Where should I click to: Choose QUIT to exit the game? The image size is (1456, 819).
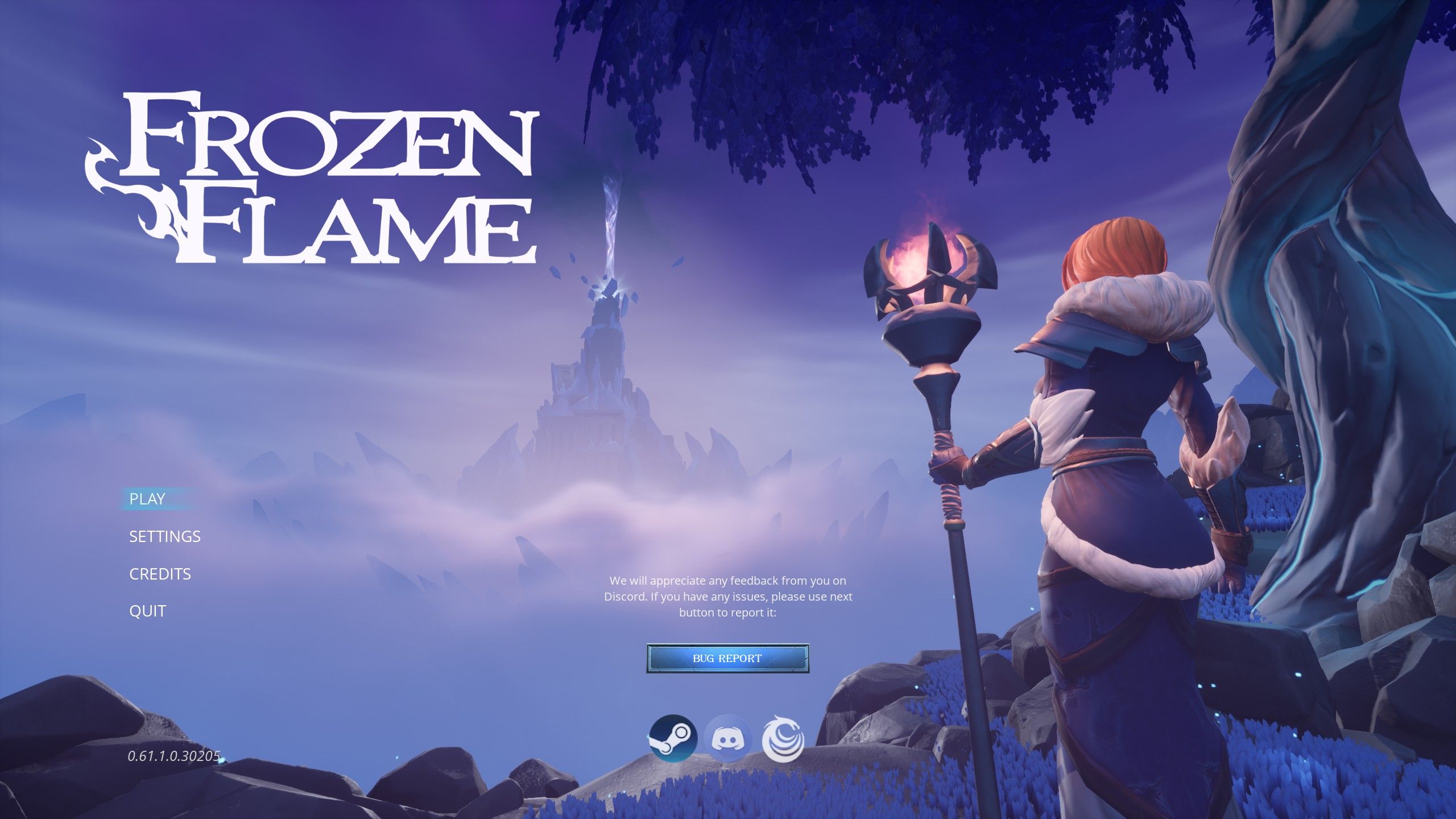click(x=147, y=610)
